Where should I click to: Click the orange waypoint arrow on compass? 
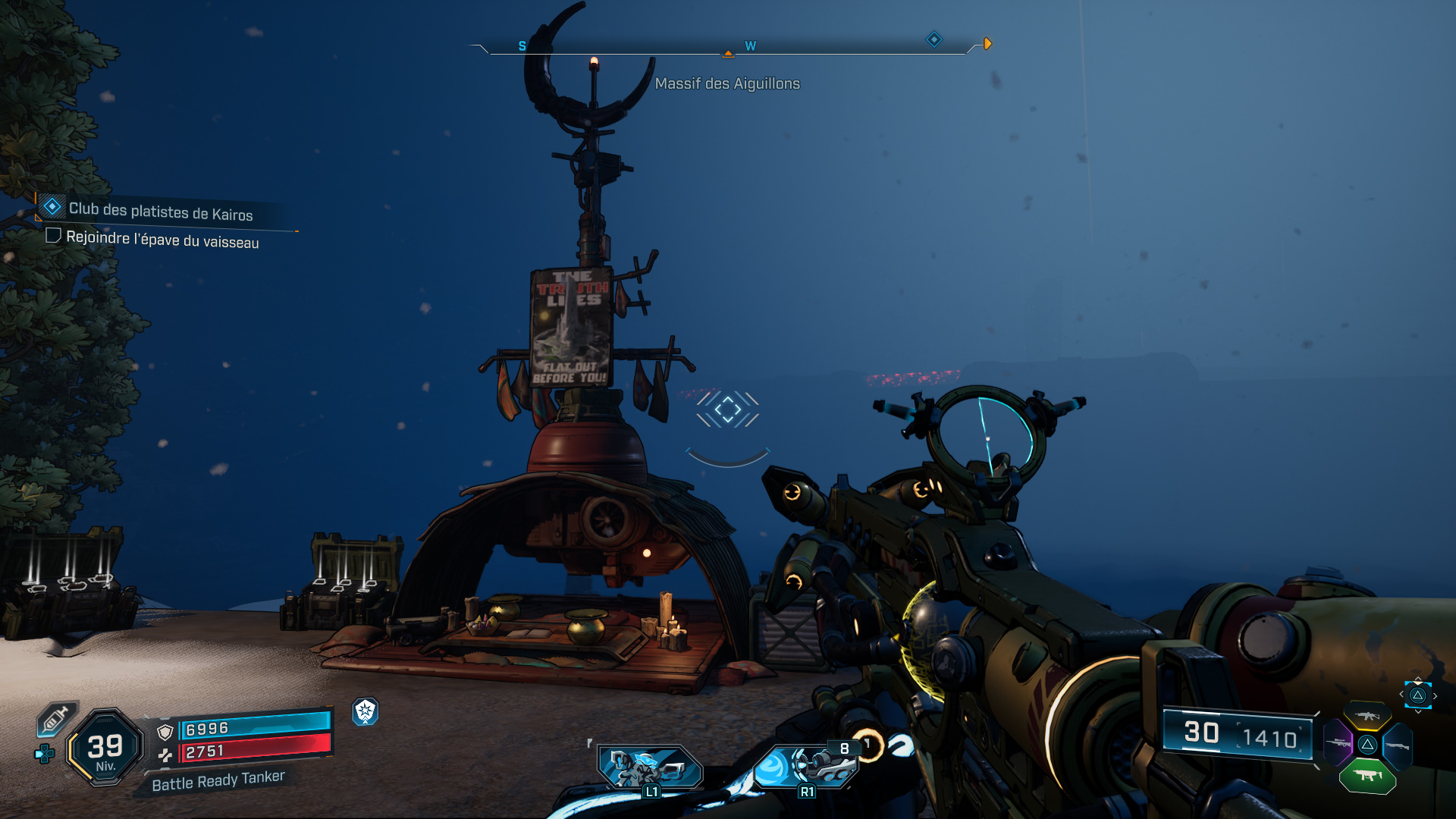point(987,44)
